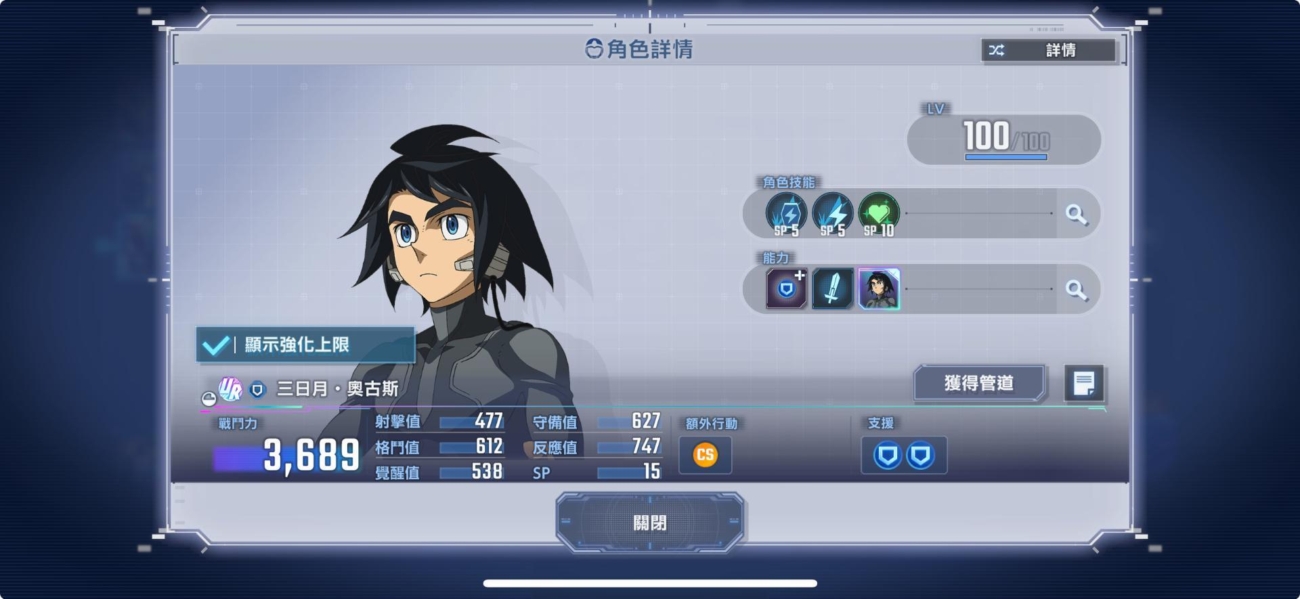
Task: Select the shield plus ability icon
Action: click(786, 289)
